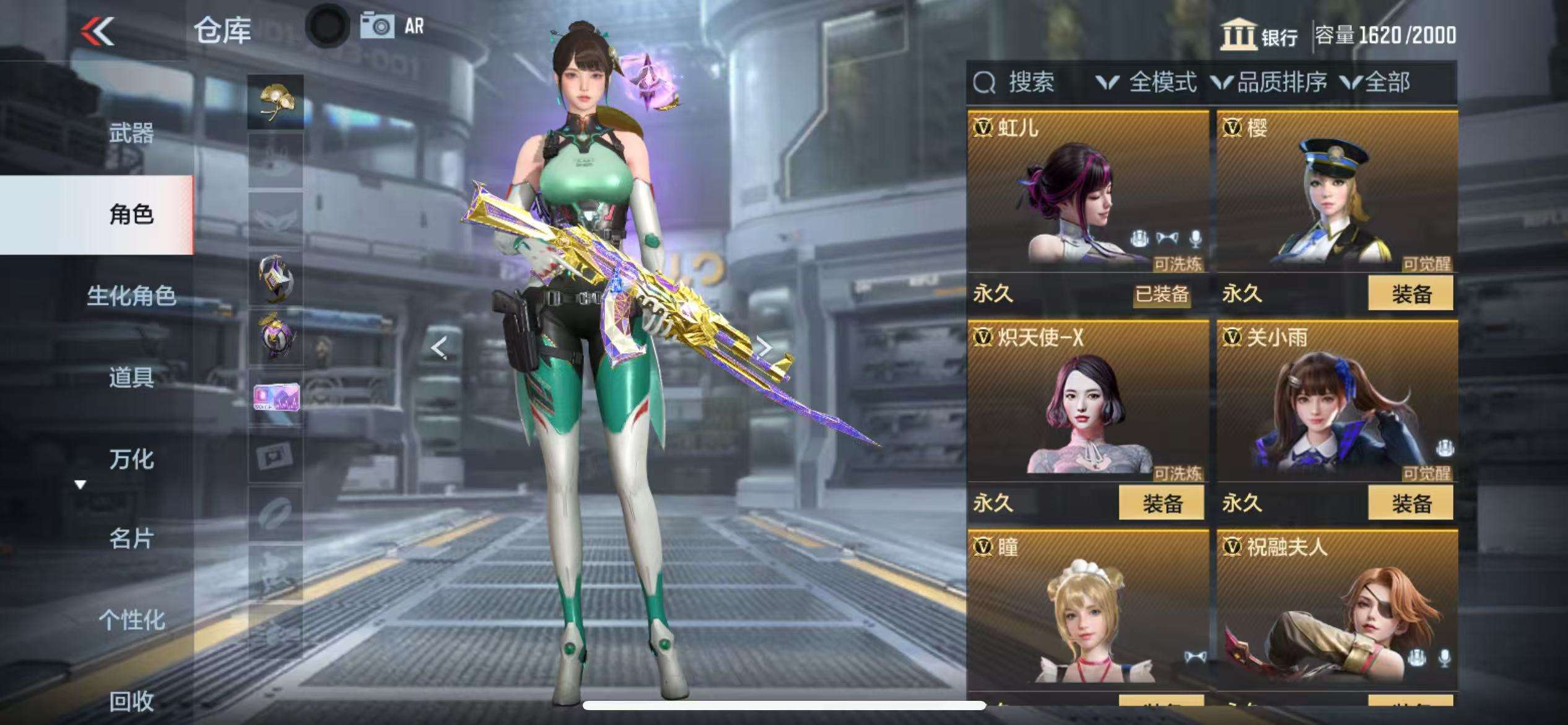Go back using the double-arrow button

(97, 31)
